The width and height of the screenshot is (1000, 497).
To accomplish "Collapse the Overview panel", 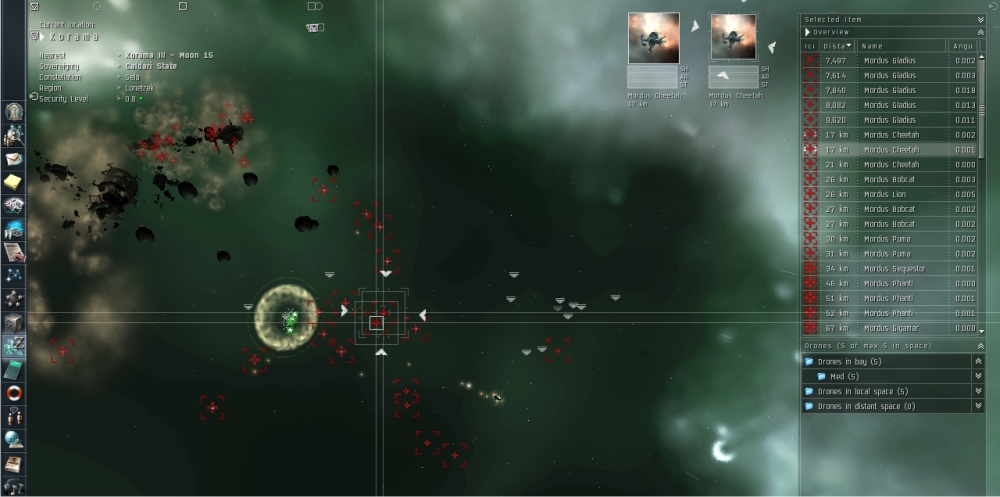I will click(980, 32).
